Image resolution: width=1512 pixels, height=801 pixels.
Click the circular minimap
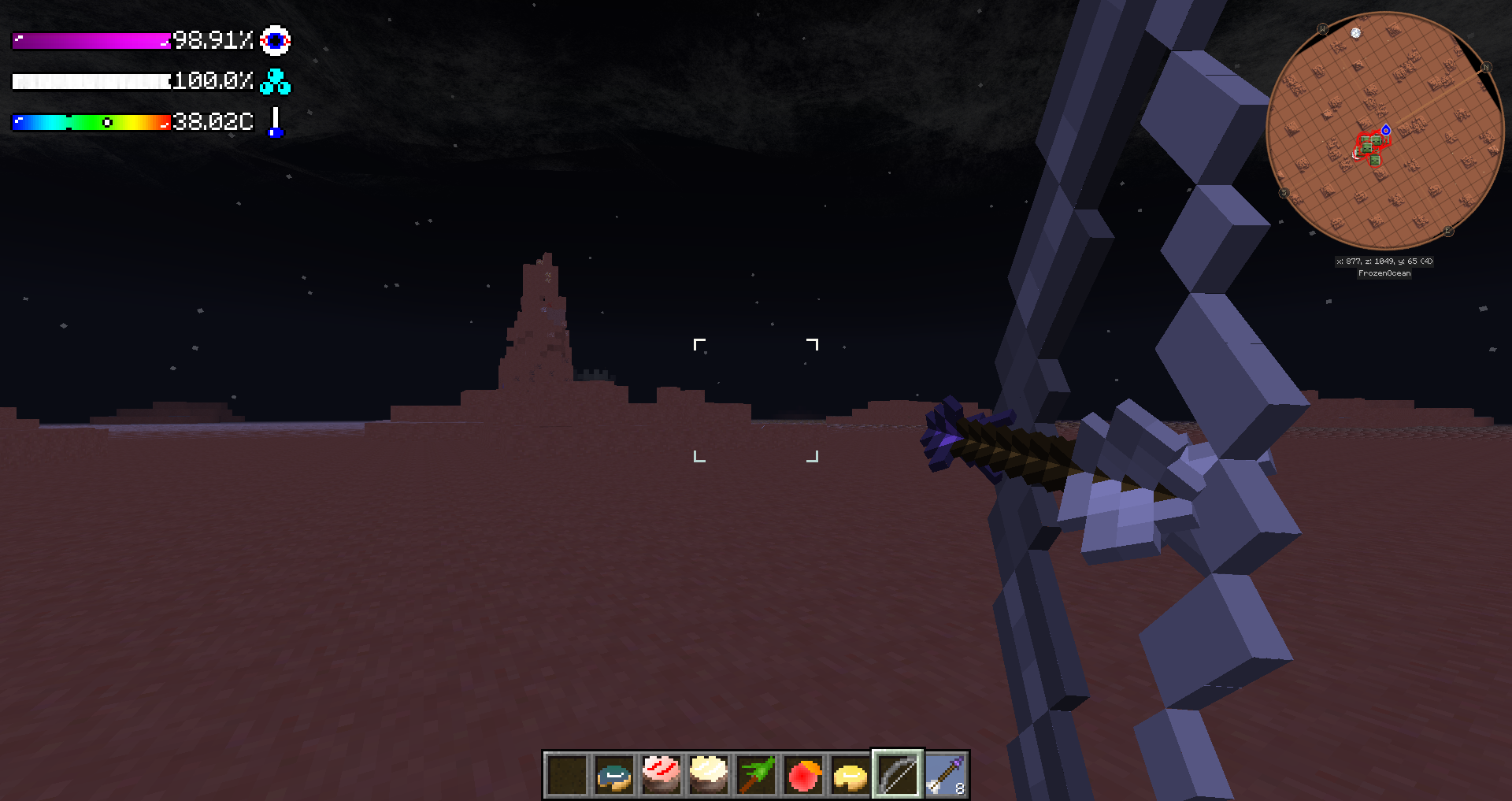(x=1384, y=130)
